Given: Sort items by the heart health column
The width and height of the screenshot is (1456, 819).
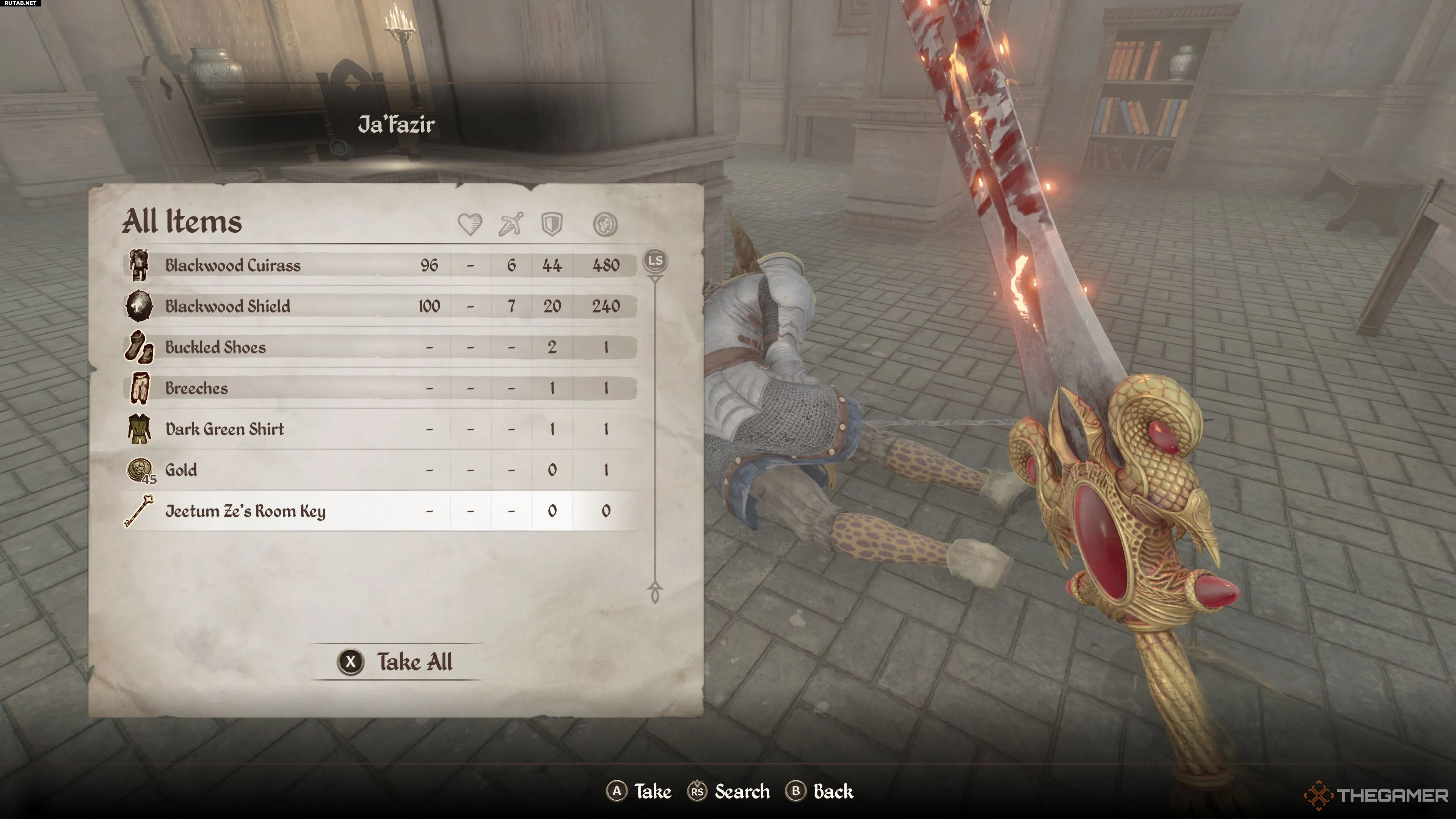Looking at the screenshot, I should [x=470, y=224].
